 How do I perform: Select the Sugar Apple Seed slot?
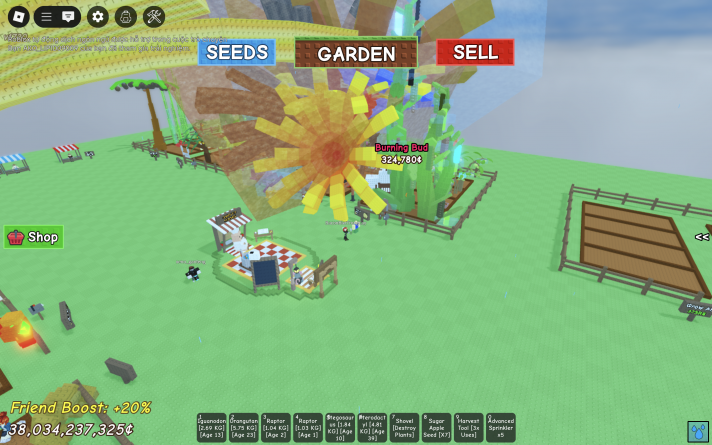click(436, 428)
